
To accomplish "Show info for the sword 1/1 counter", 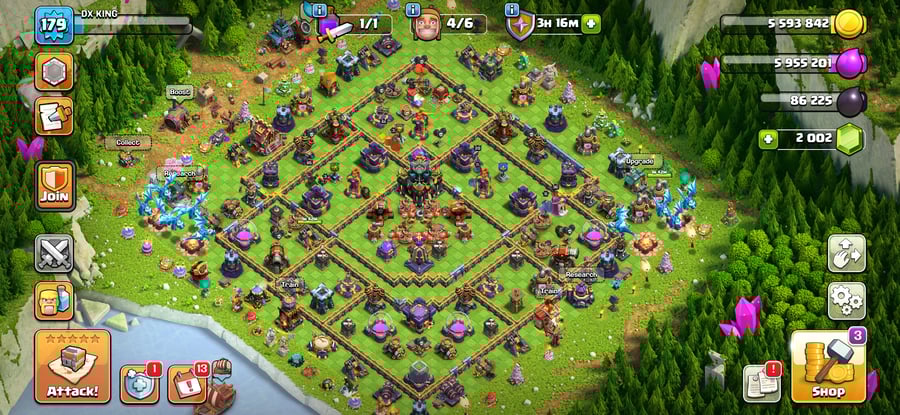I will (319, 9).
